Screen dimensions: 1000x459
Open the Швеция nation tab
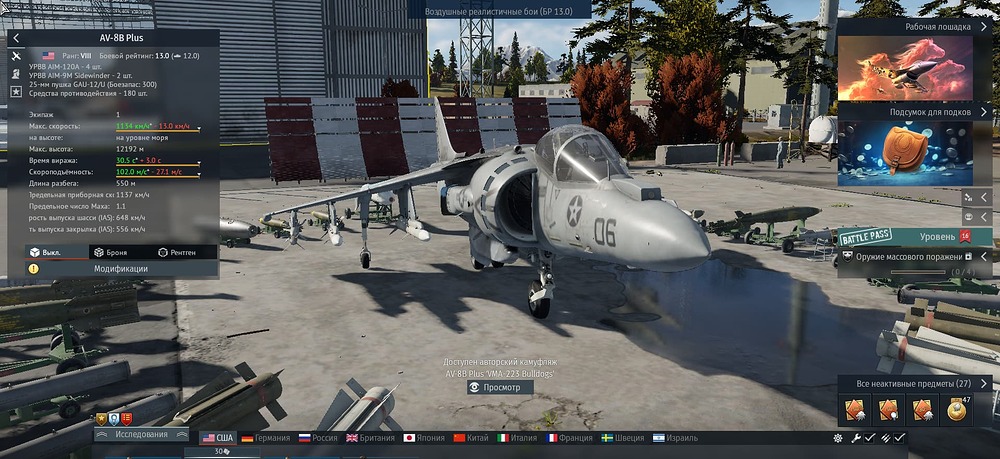(x=623, y=438)
